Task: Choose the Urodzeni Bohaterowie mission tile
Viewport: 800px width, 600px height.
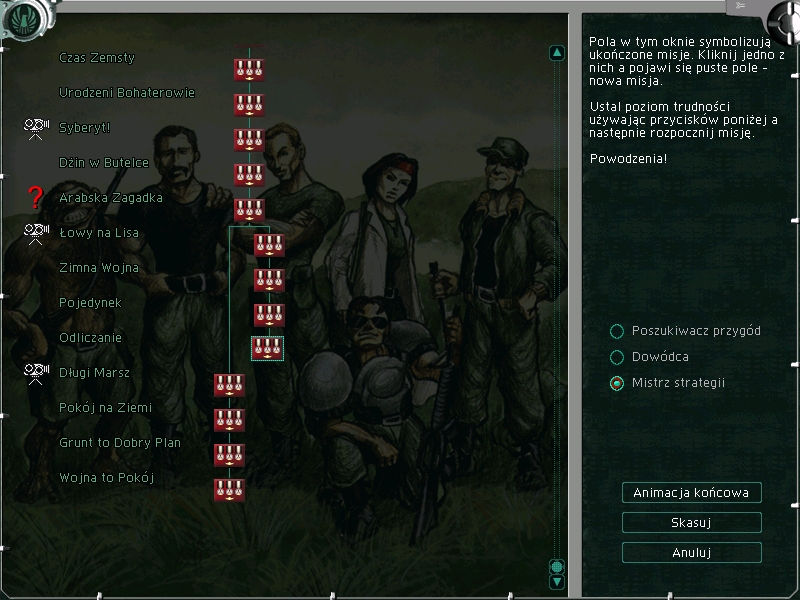Action: coord(249,105)
